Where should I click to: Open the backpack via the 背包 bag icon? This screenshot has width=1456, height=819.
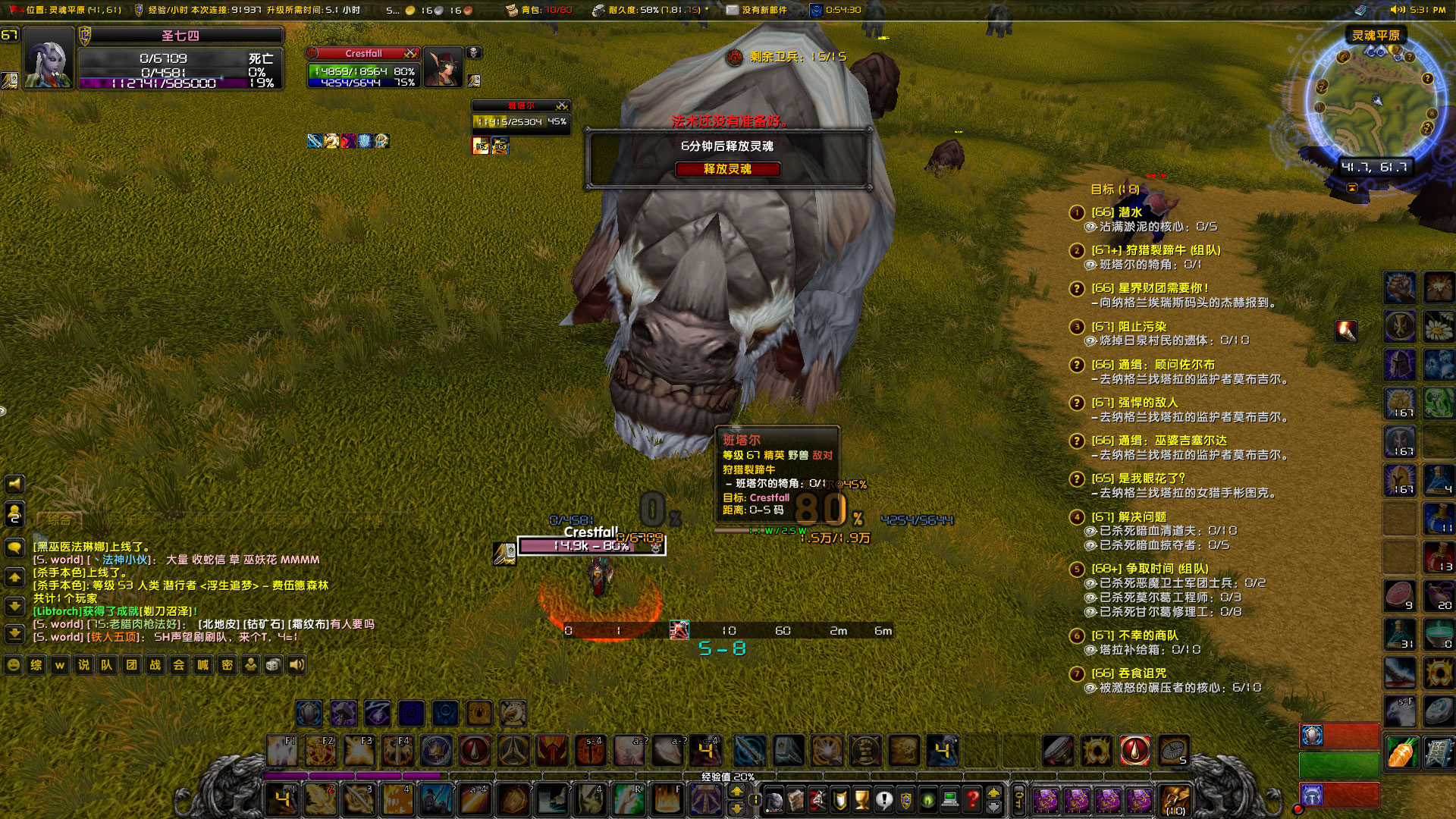point(512,11)
